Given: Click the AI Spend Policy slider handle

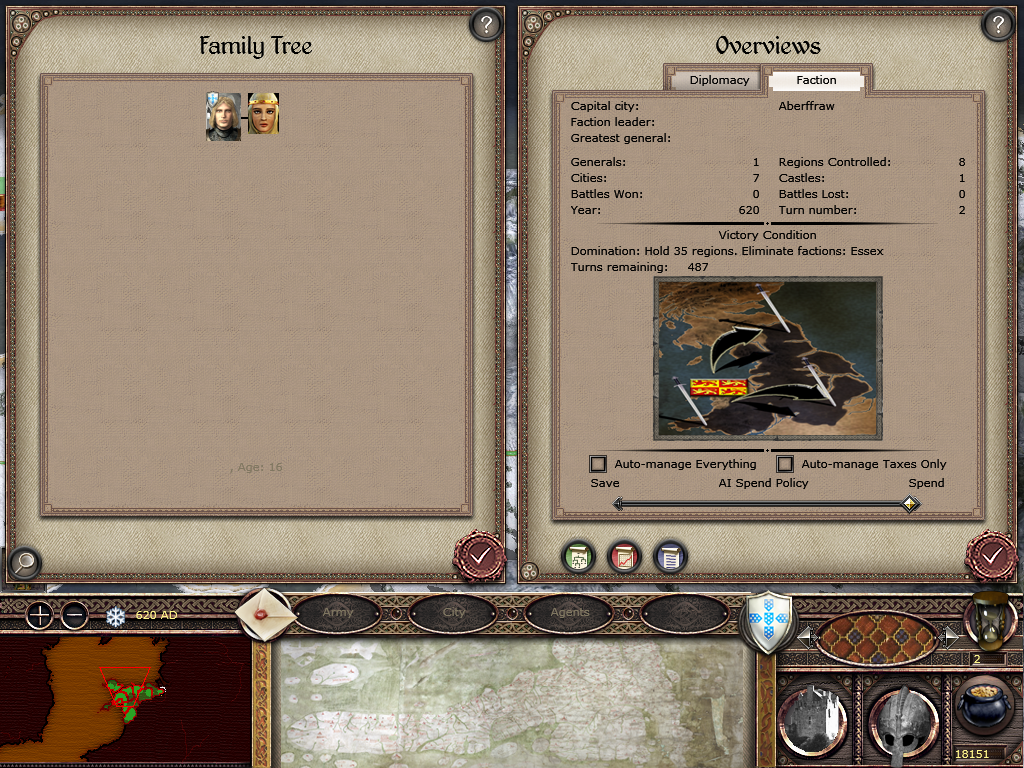Looking at the screenshot, I should (x=909, y=504).
